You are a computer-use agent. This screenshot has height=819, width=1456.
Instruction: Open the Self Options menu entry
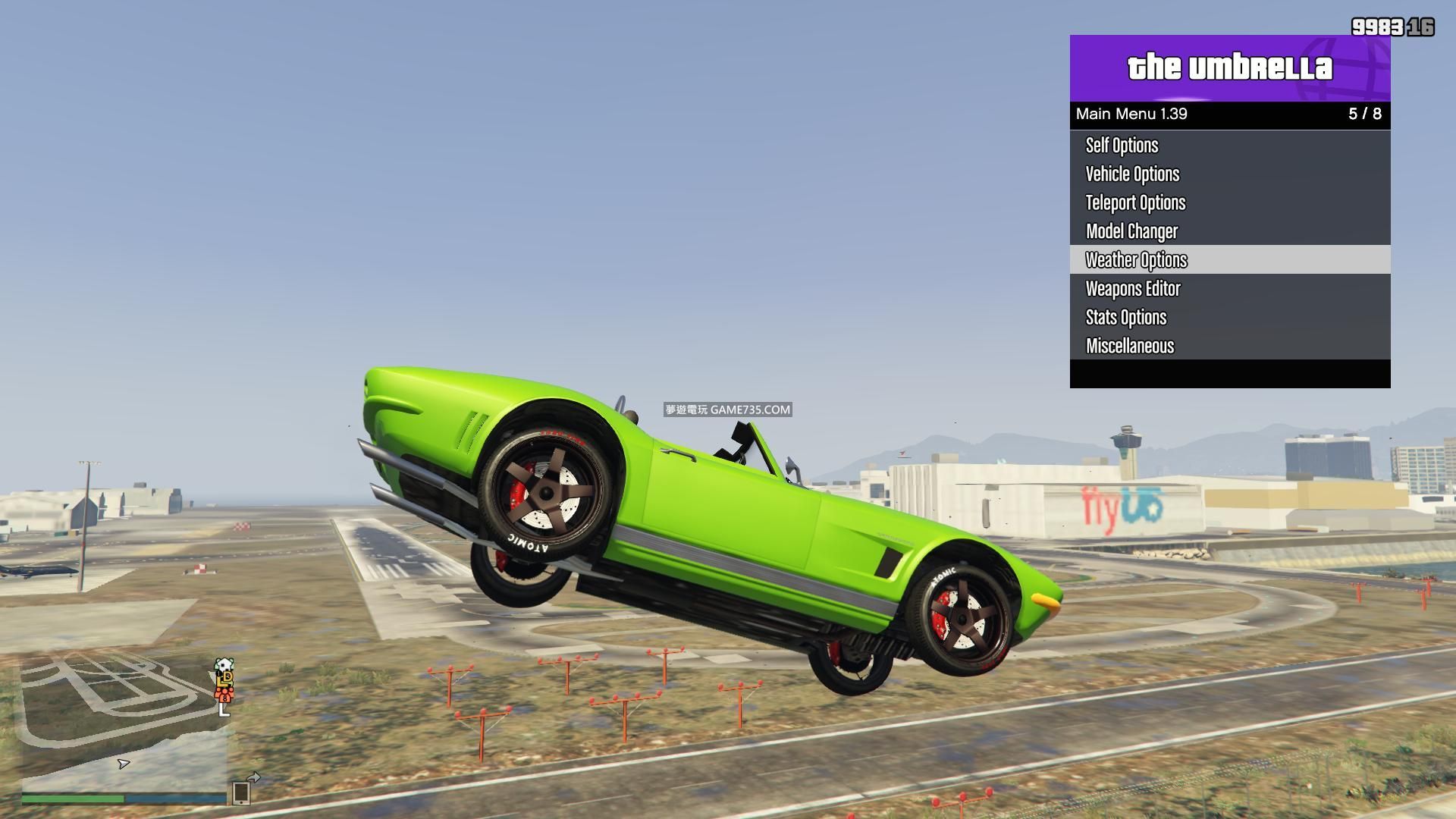click(1122, 146)
